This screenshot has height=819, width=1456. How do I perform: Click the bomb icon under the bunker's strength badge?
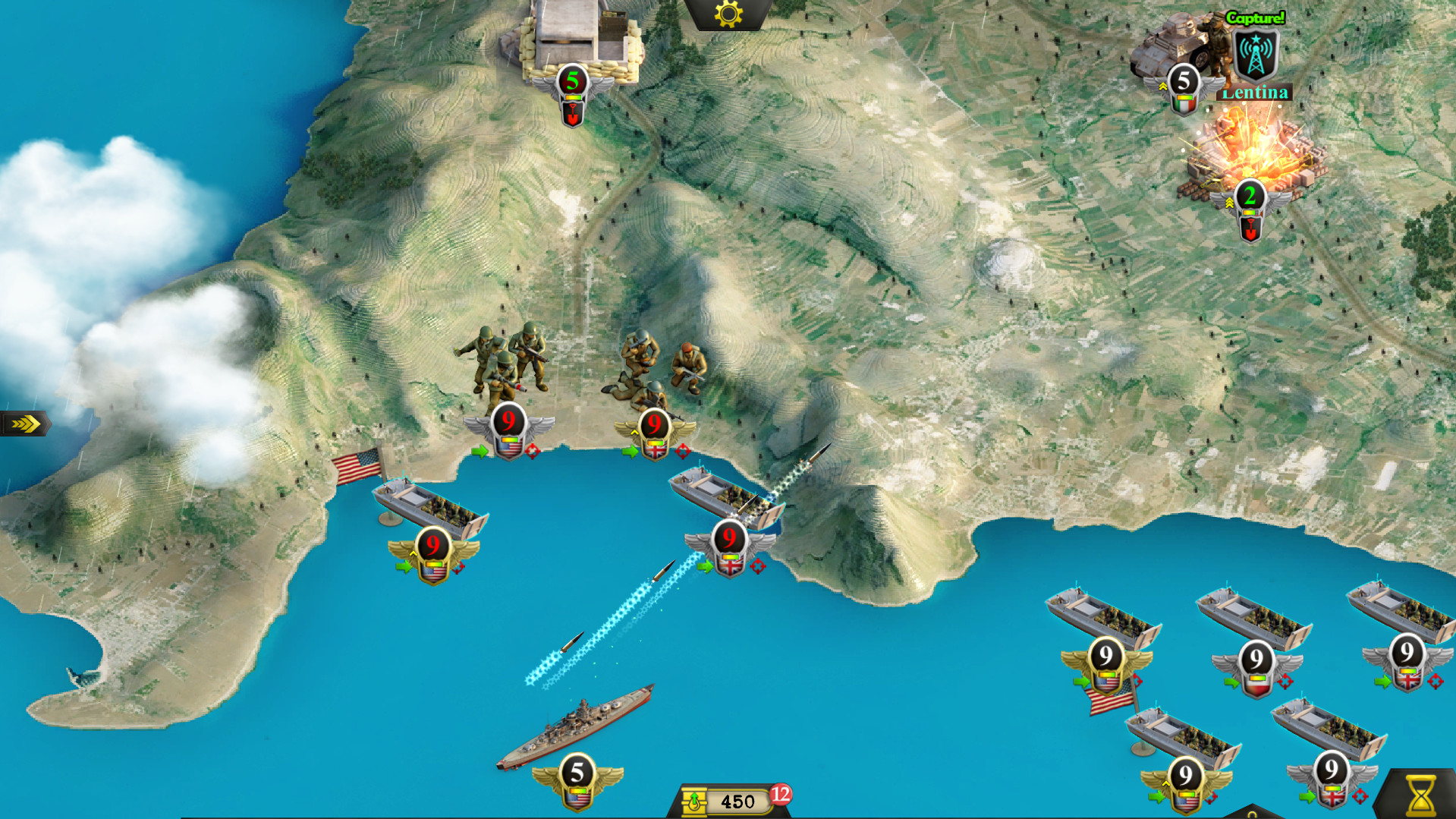[573, 115]
